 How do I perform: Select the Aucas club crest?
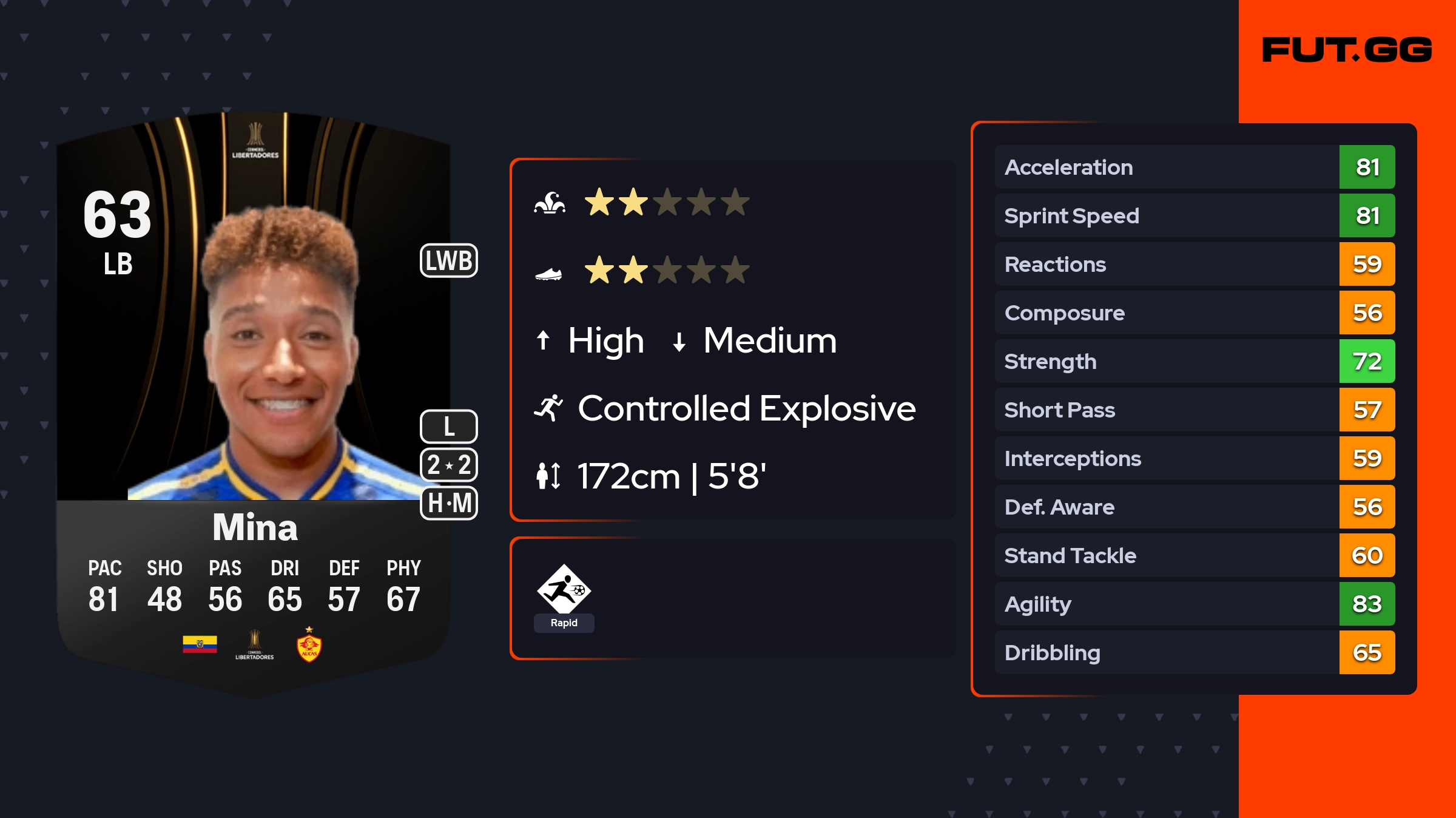[309, 646]
